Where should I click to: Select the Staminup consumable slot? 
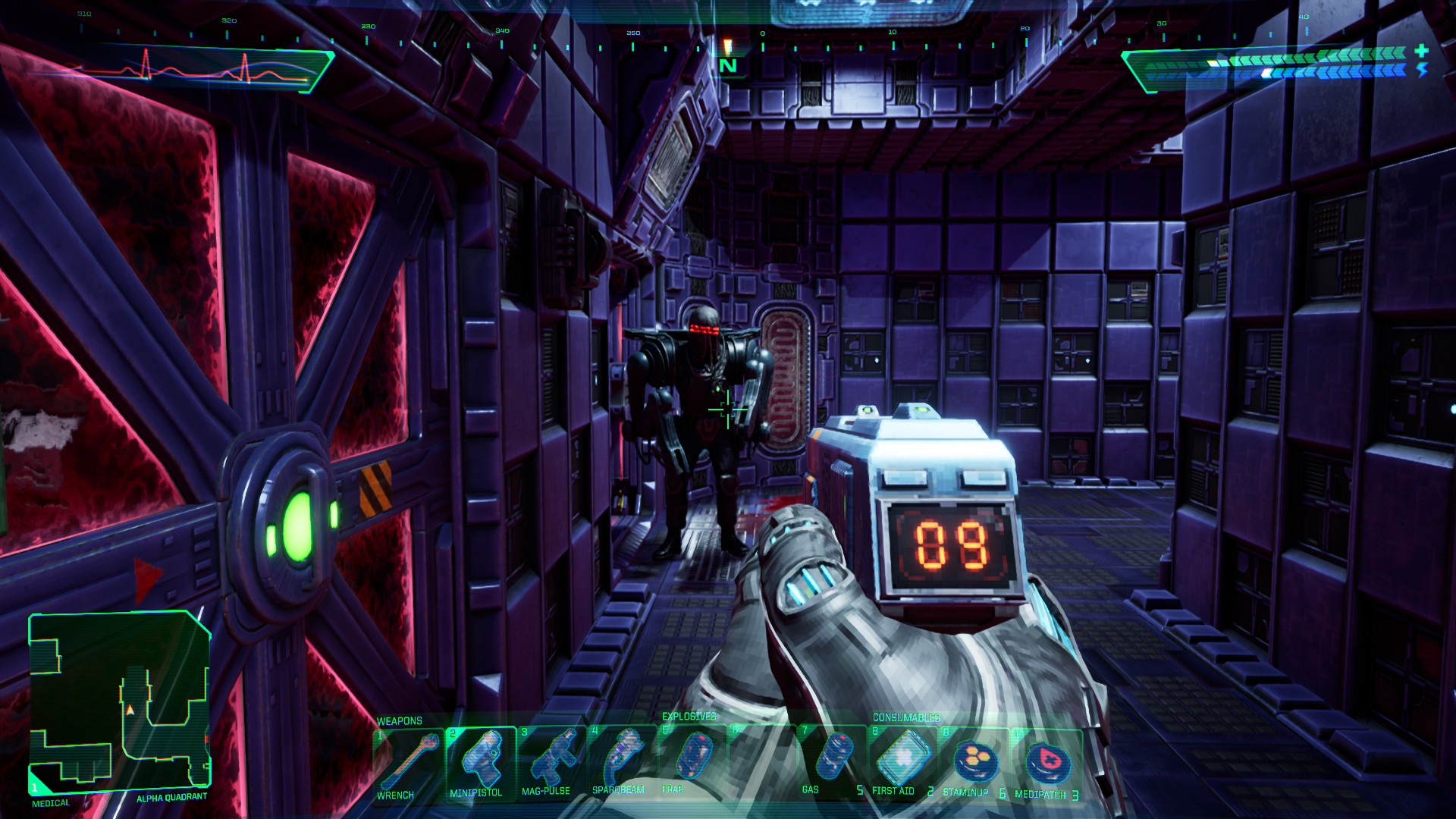973,763
